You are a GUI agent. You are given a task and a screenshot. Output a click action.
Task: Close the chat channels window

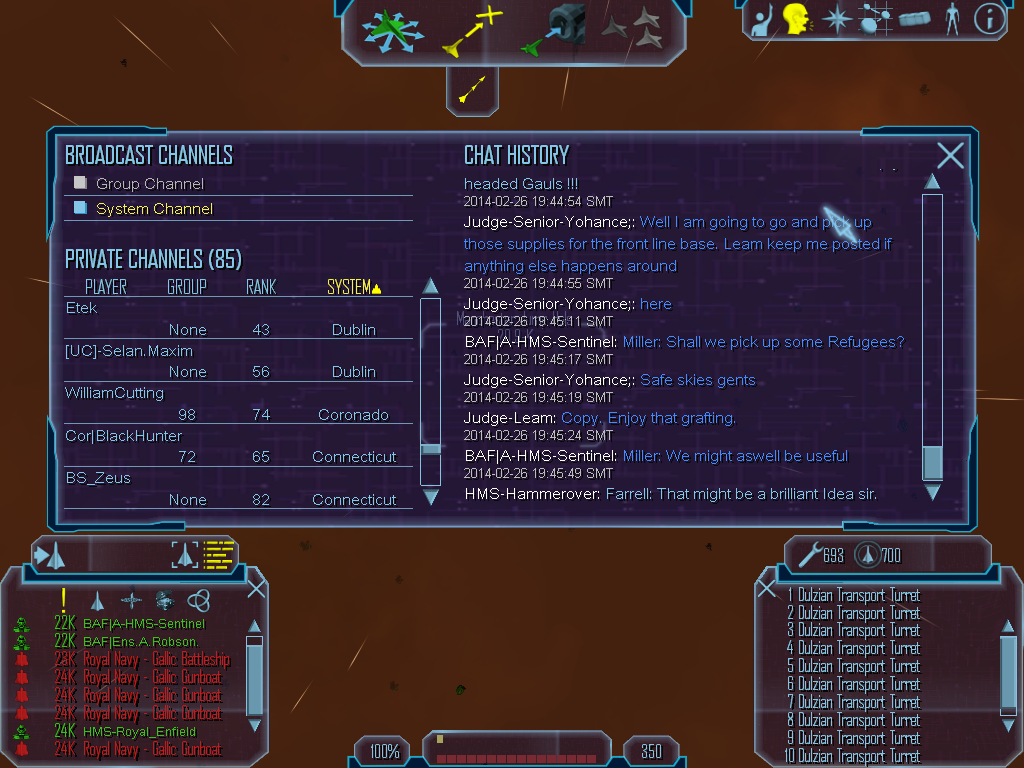click(950, 155)
